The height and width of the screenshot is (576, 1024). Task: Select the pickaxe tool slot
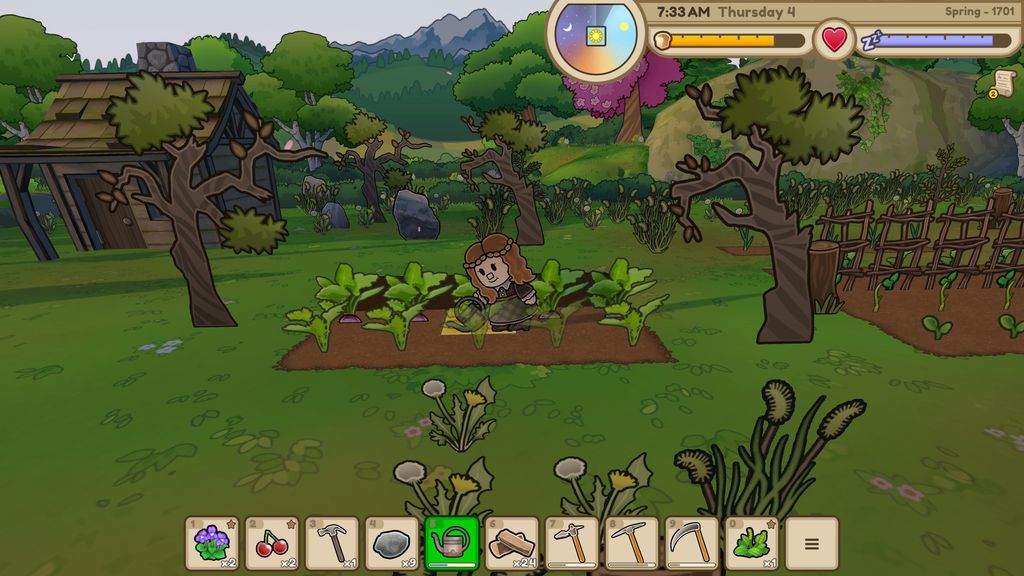(x=632, y=543)
